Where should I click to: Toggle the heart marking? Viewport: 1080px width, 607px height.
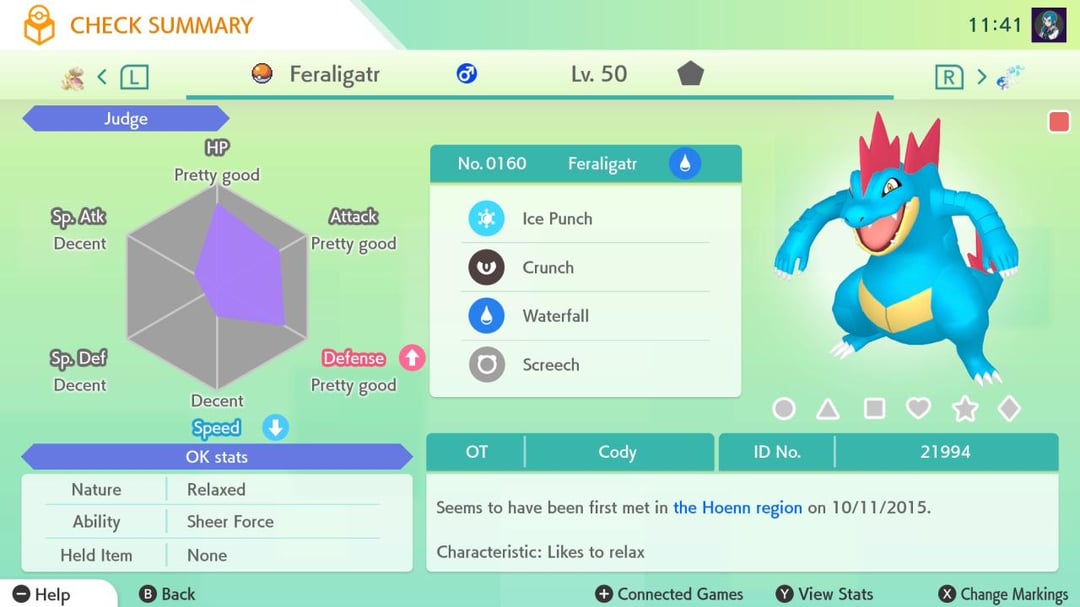[918, 408]
